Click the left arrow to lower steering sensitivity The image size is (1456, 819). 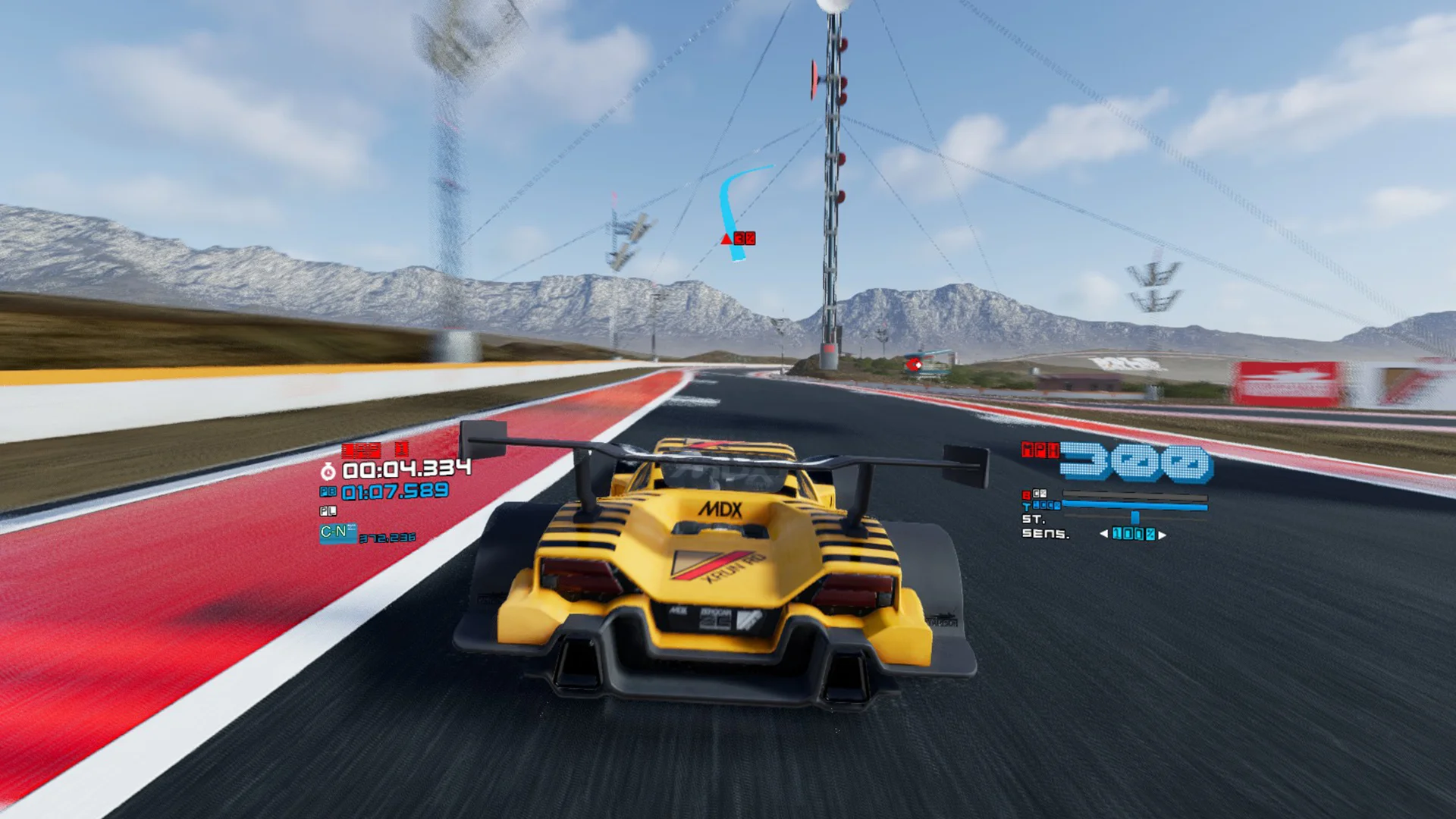click(1103, 534)
